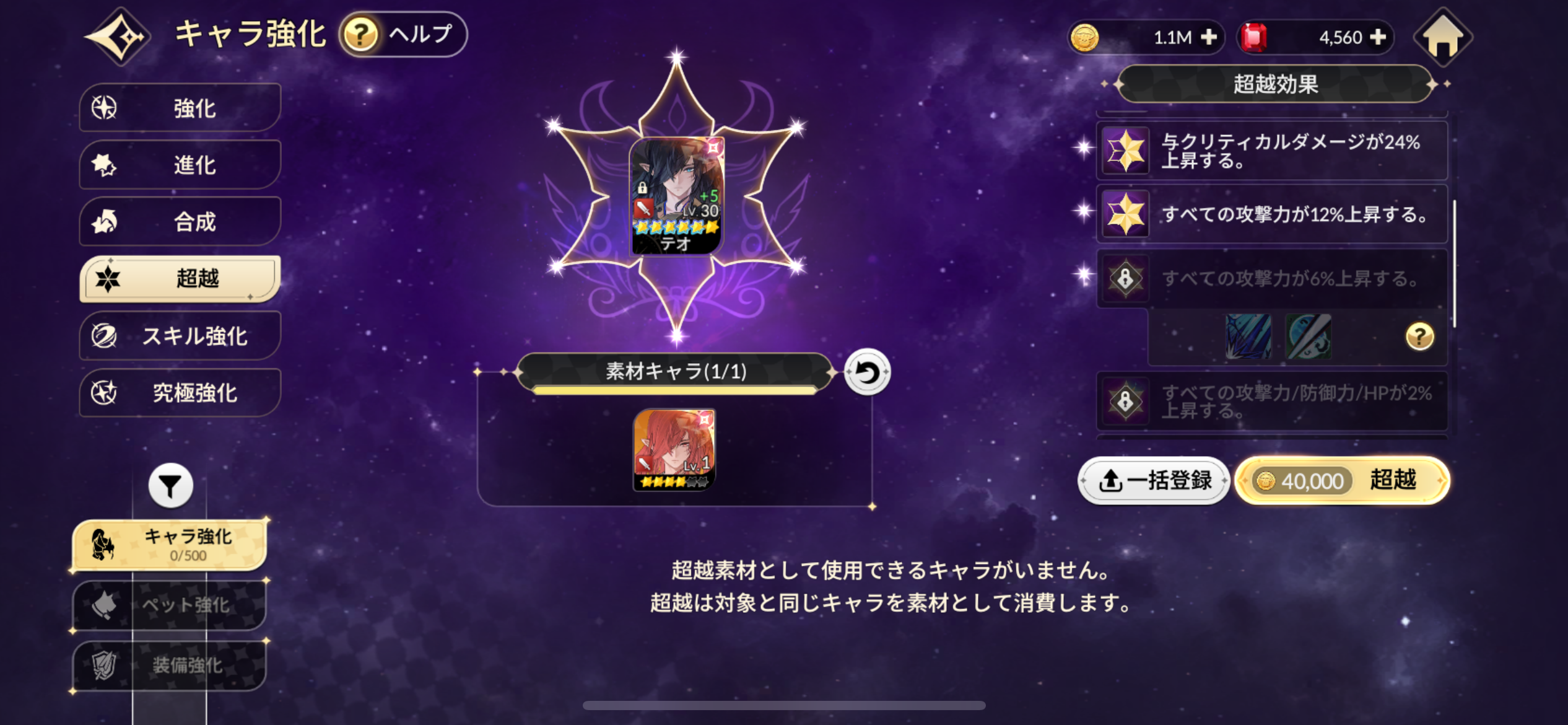This screenshot has width=1568, height=725.
Task: Tap the reset arrow beside 素材キャラ header
Action: pos(866,372)
